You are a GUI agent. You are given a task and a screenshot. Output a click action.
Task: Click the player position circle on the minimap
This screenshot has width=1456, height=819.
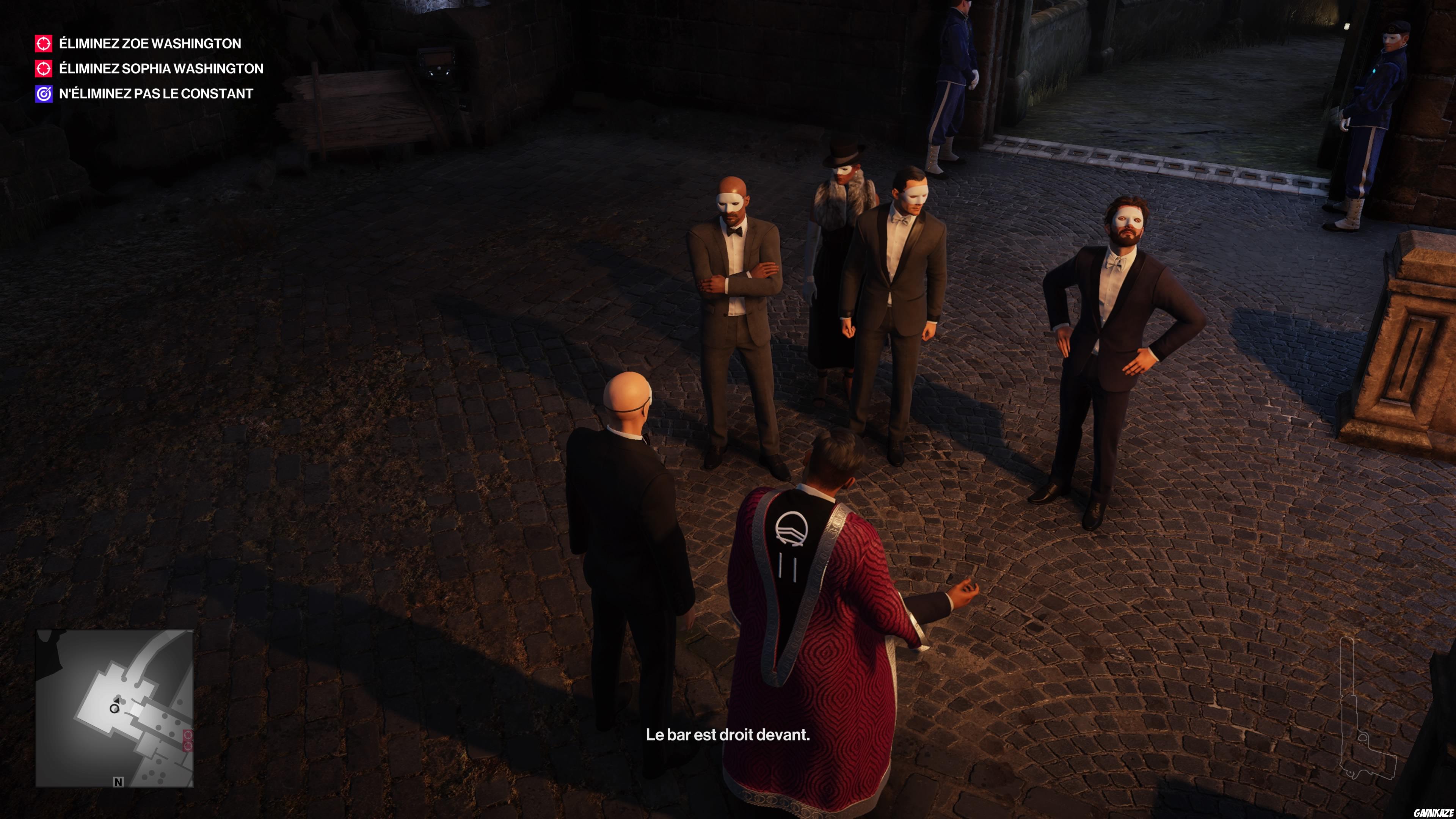pyautogui.click(x=114, y=709)
